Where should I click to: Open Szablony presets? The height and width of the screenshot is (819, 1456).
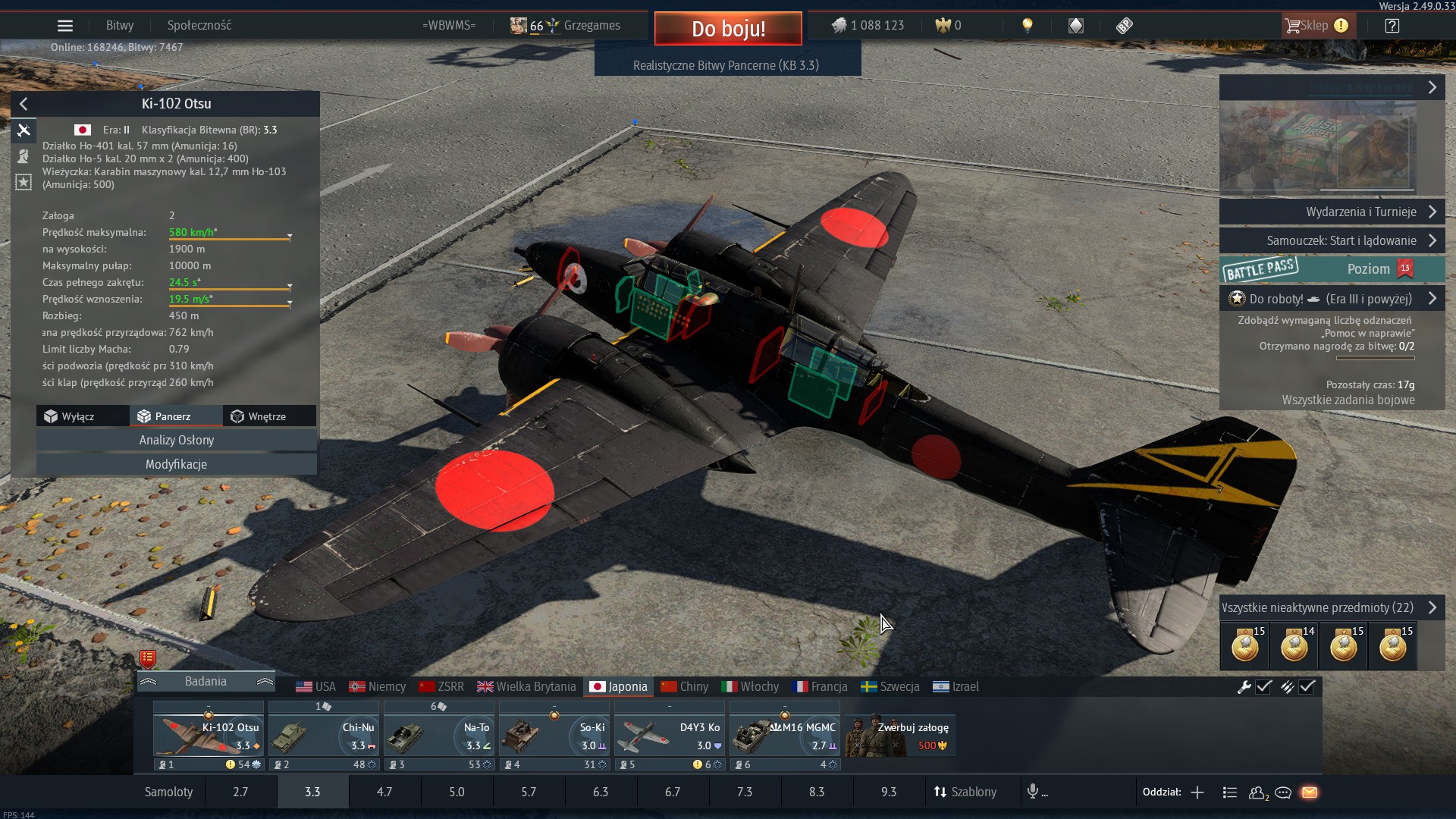pyautogui.click(x=965, y=792)
